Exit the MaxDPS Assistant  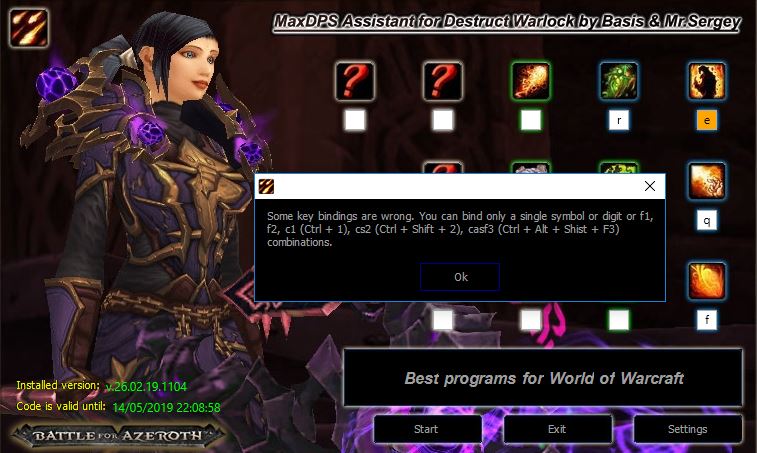coord(557,429)
